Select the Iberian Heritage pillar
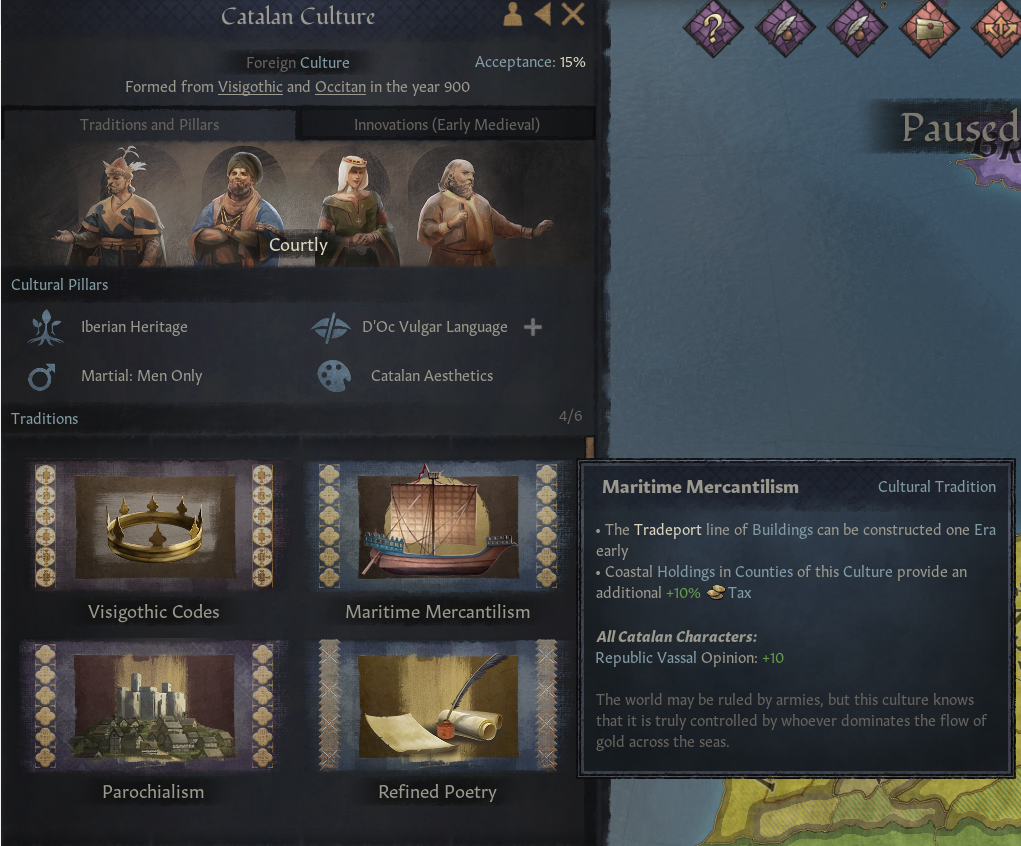This screenshot has width=1021, height=846. click(x=134, y=327)
